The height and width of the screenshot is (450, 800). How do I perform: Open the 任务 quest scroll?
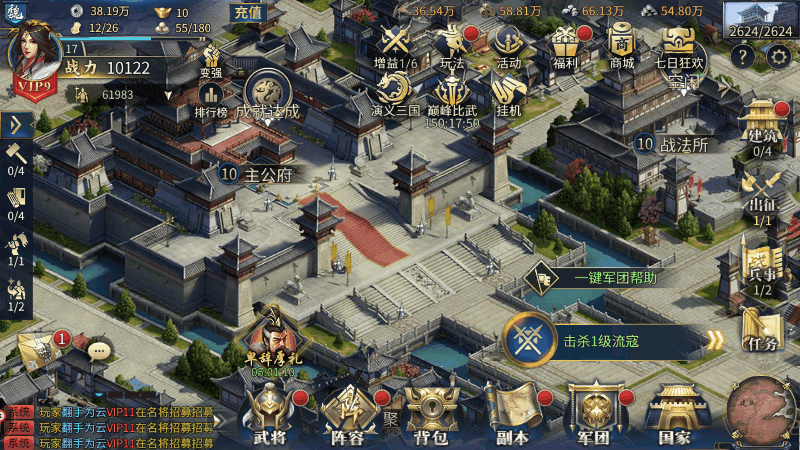[x=761, y=329]
